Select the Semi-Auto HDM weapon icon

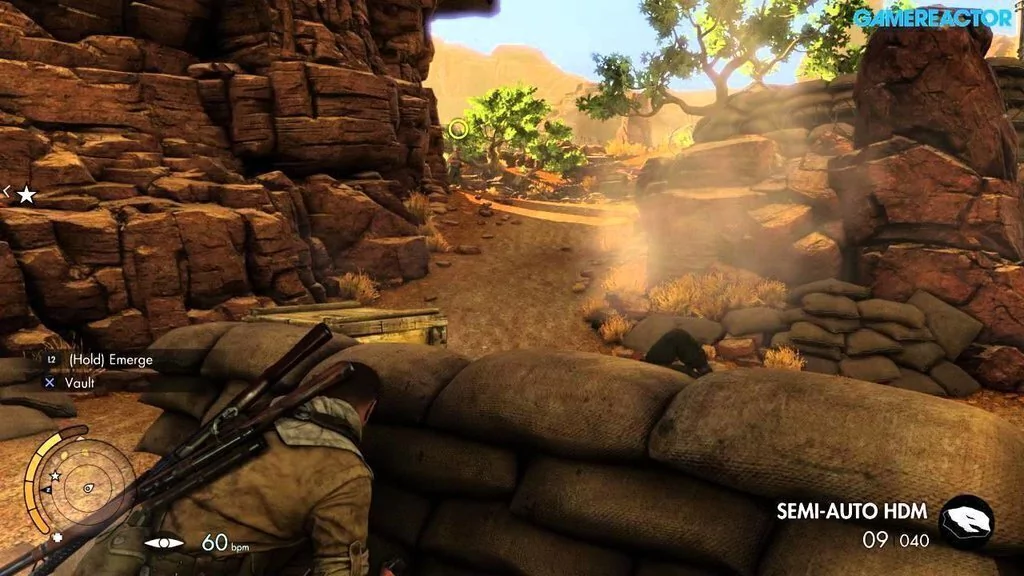coord(967,521)
